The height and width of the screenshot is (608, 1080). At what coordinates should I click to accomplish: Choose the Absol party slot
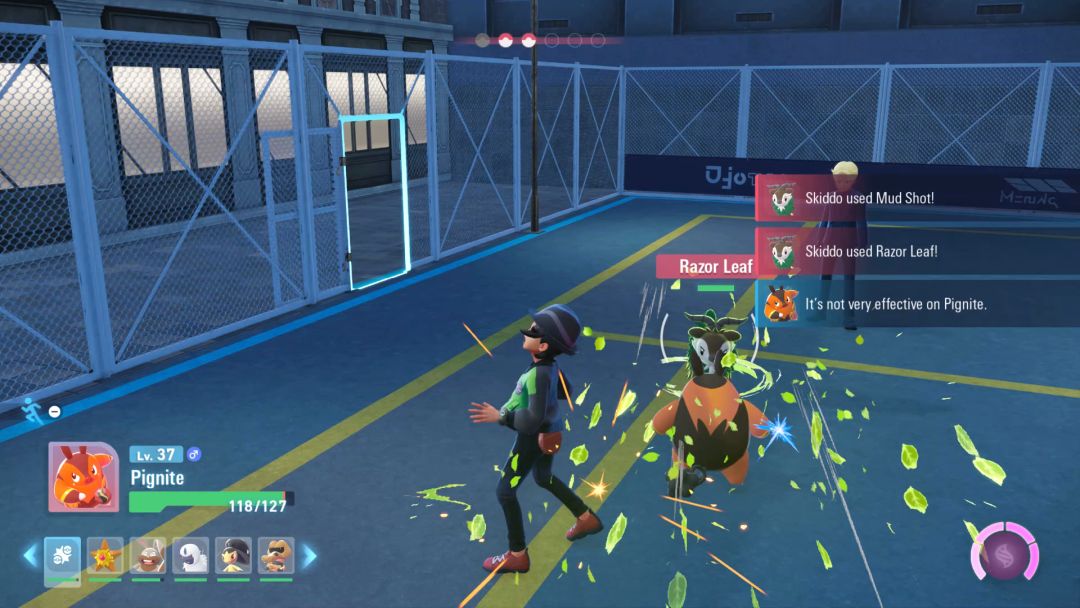click(x=190, y=555)
